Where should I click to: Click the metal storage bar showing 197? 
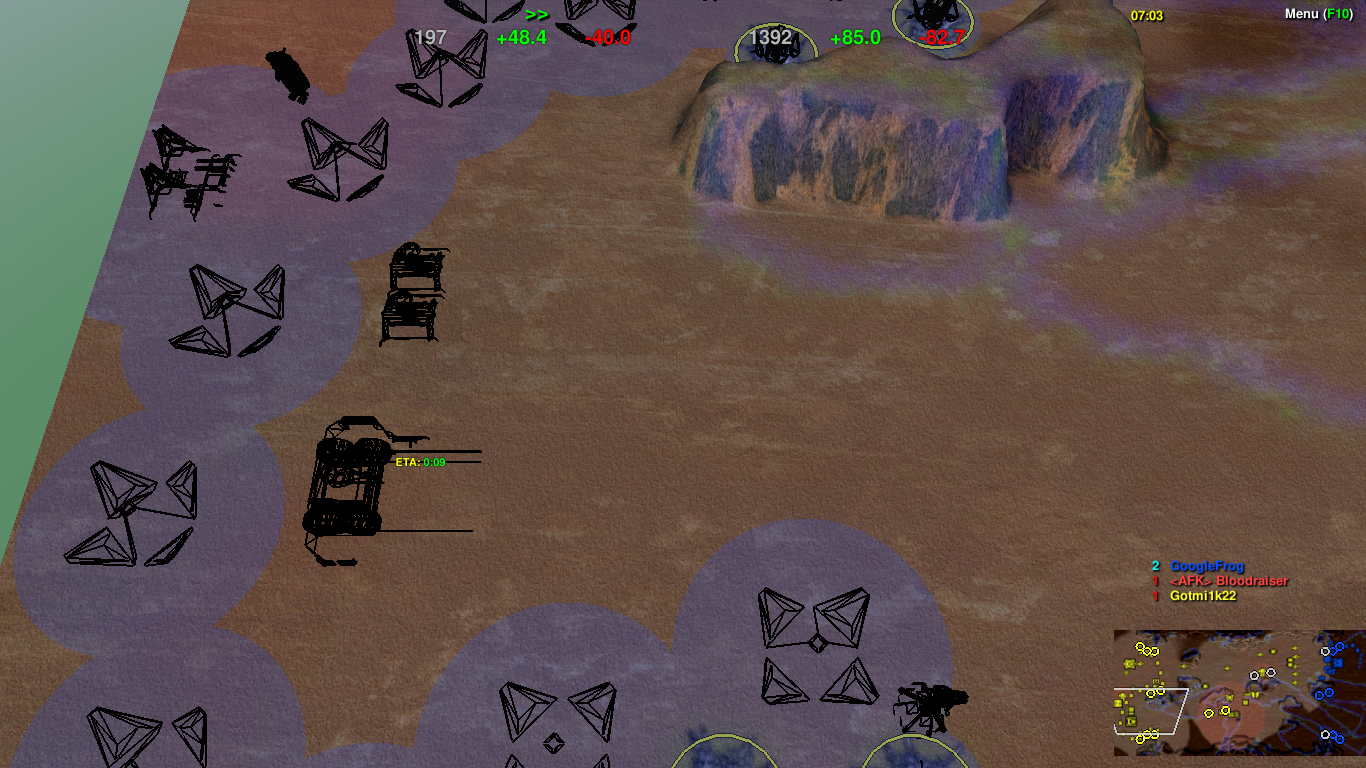(430, 38)
